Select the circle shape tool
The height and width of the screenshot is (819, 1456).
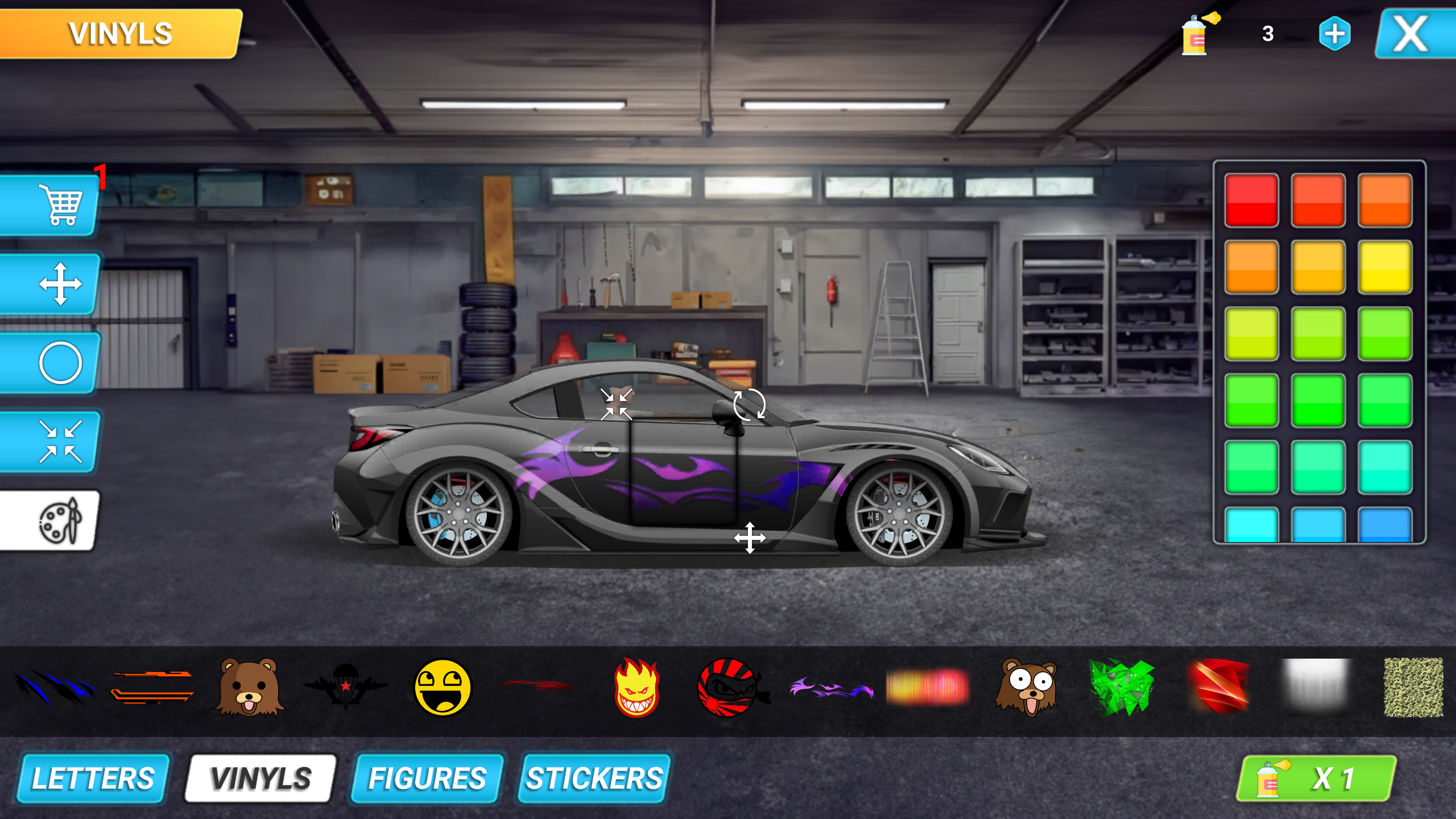click(x=60, y=362)
